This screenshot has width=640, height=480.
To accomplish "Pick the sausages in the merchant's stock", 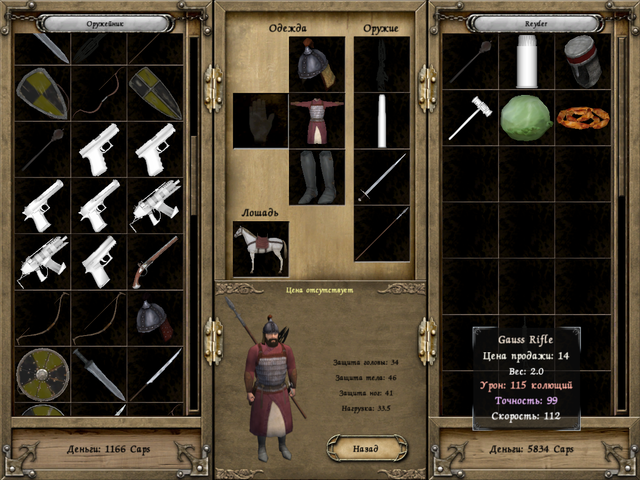I will tap(582, 118).
